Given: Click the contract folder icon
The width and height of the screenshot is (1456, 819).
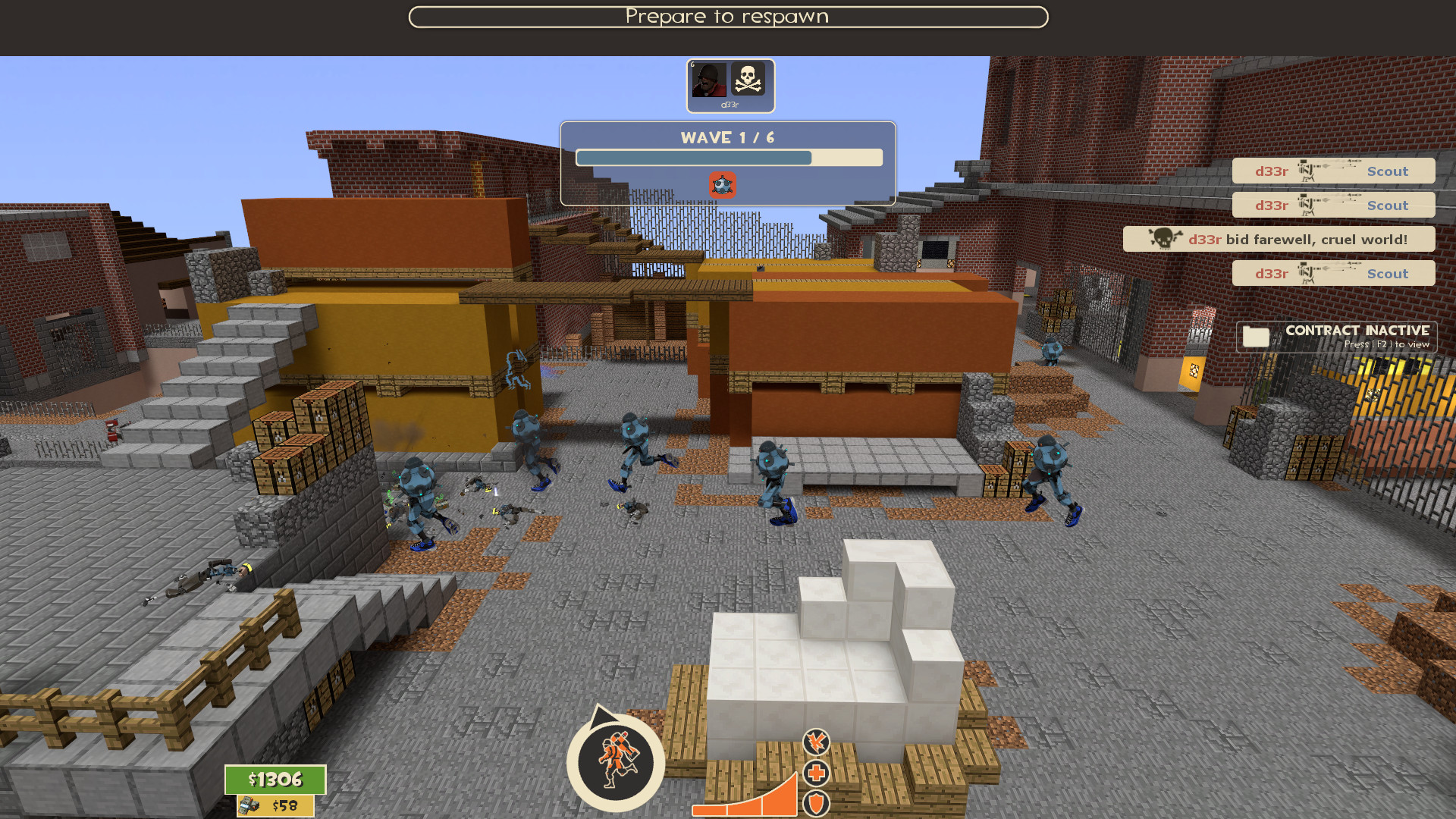Looking at the screenshot, I should (x=1255, y=336).
